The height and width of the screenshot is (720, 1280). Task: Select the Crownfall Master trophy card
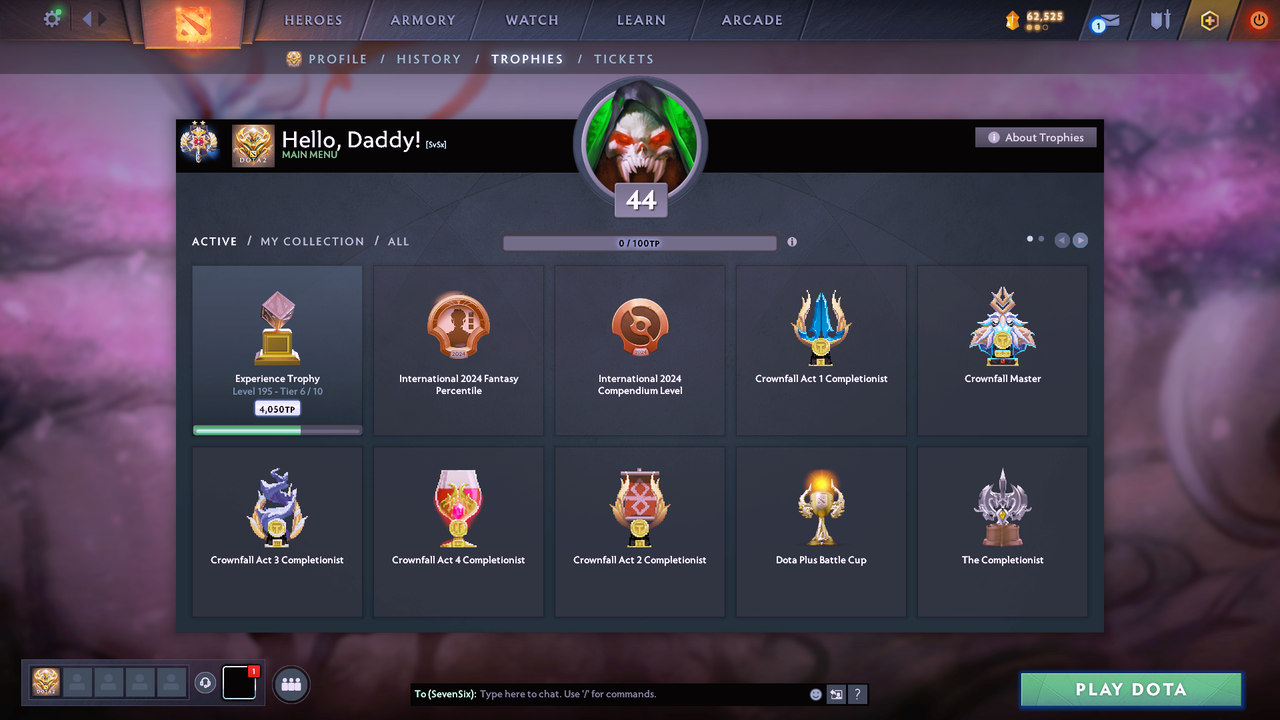coord(1002,350)
